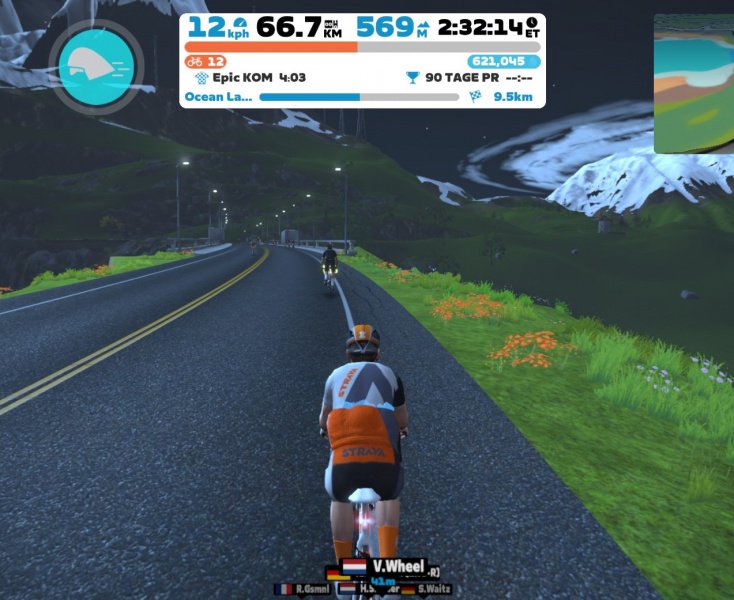Open the minimap

[x=694, y=85]
